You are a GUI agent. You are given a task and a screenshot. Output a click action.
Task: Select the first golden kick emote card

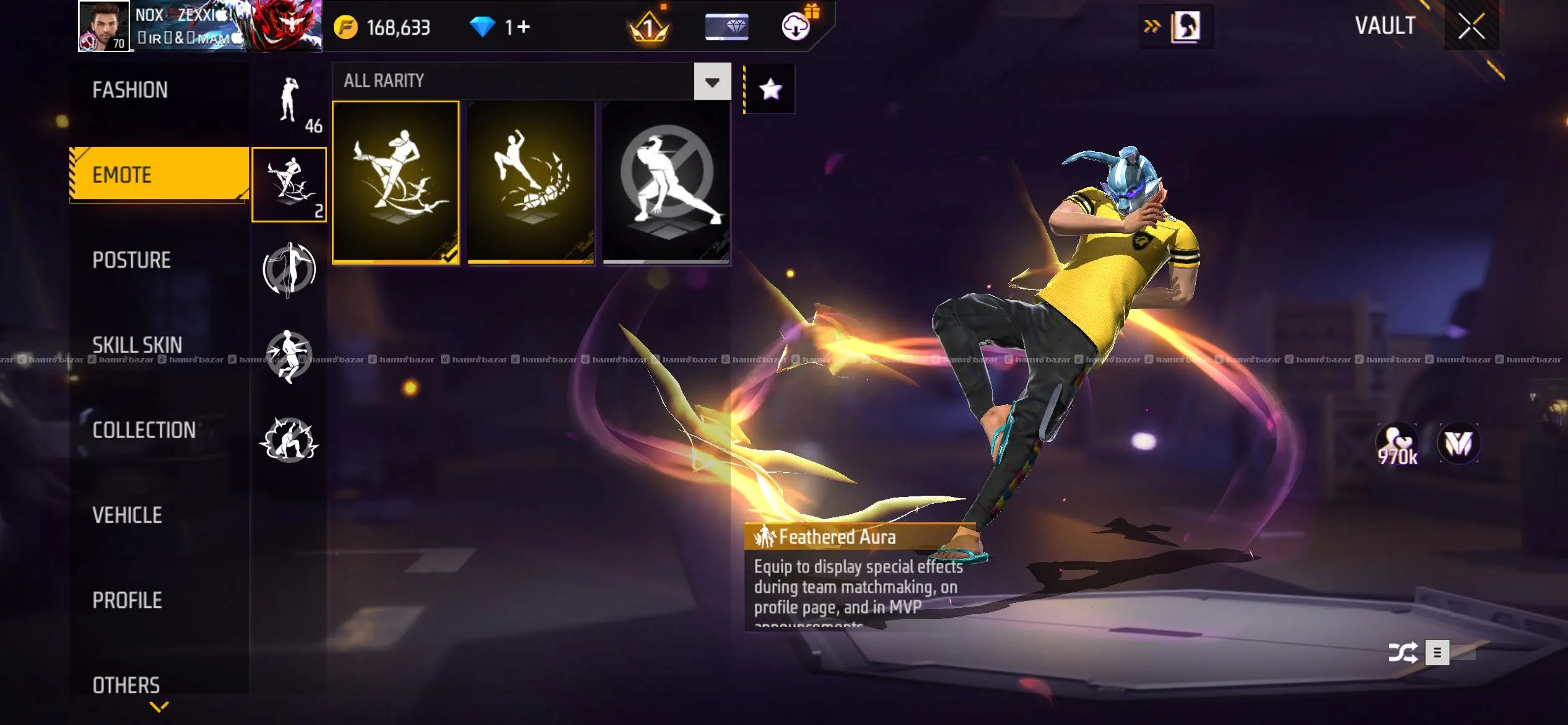(x=396, y=182)
